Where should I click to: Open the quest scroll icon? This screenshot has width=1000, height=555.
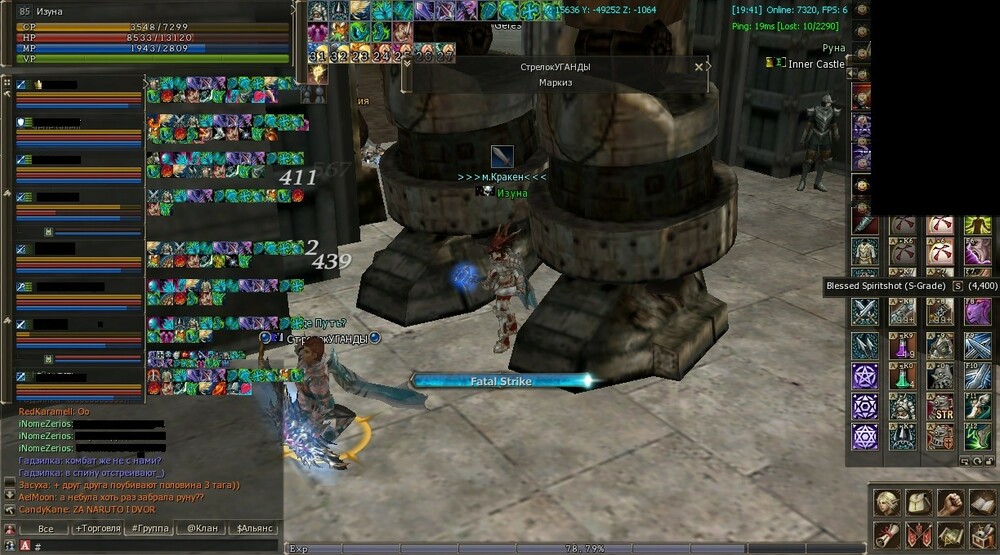(x=885, y=534)
